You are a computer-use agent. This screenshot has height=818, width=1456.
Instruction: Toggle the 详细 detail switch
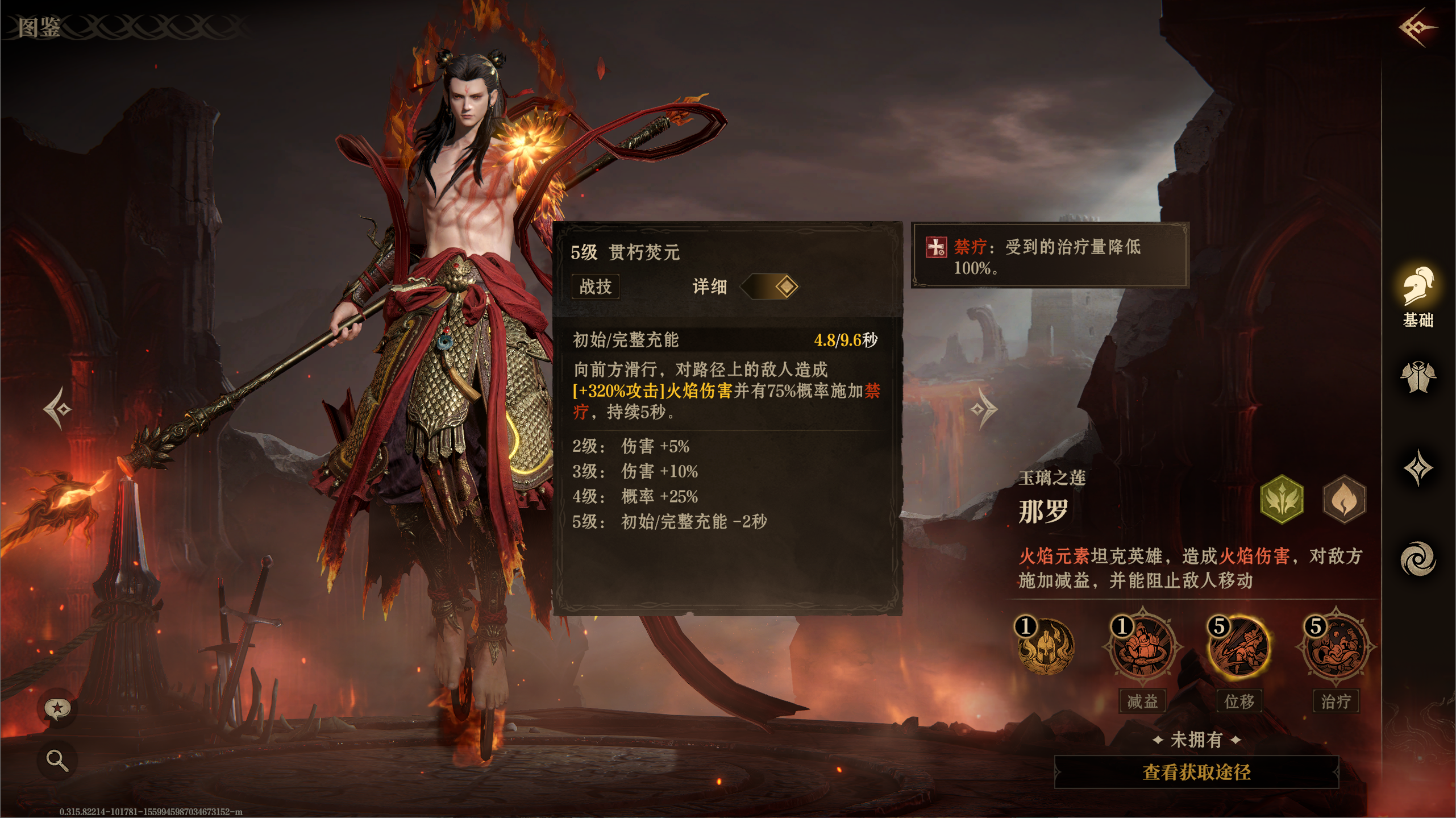point(769,286)
